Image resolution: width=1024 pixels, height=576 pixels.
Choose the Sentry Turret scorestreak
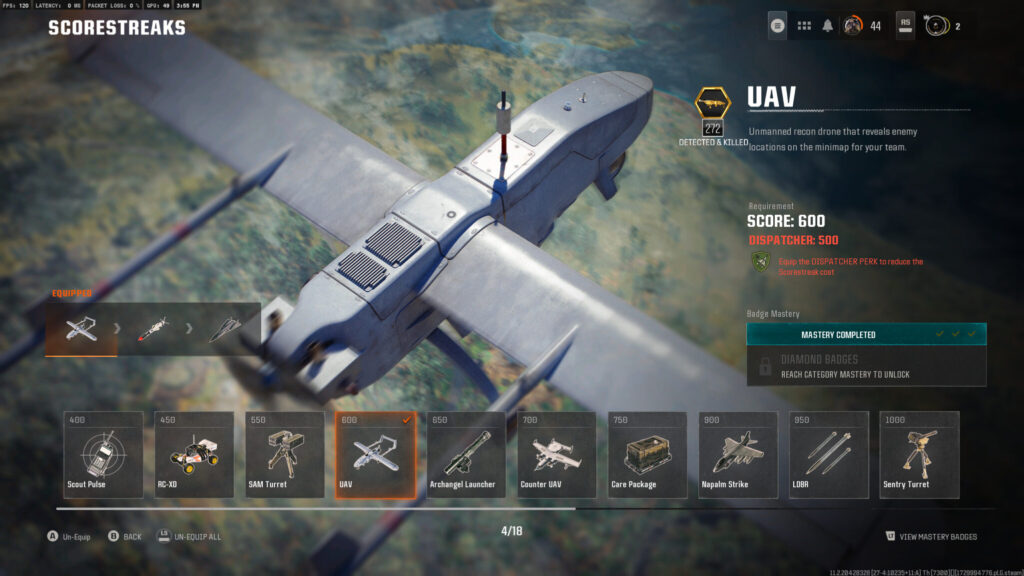(919, 455)
